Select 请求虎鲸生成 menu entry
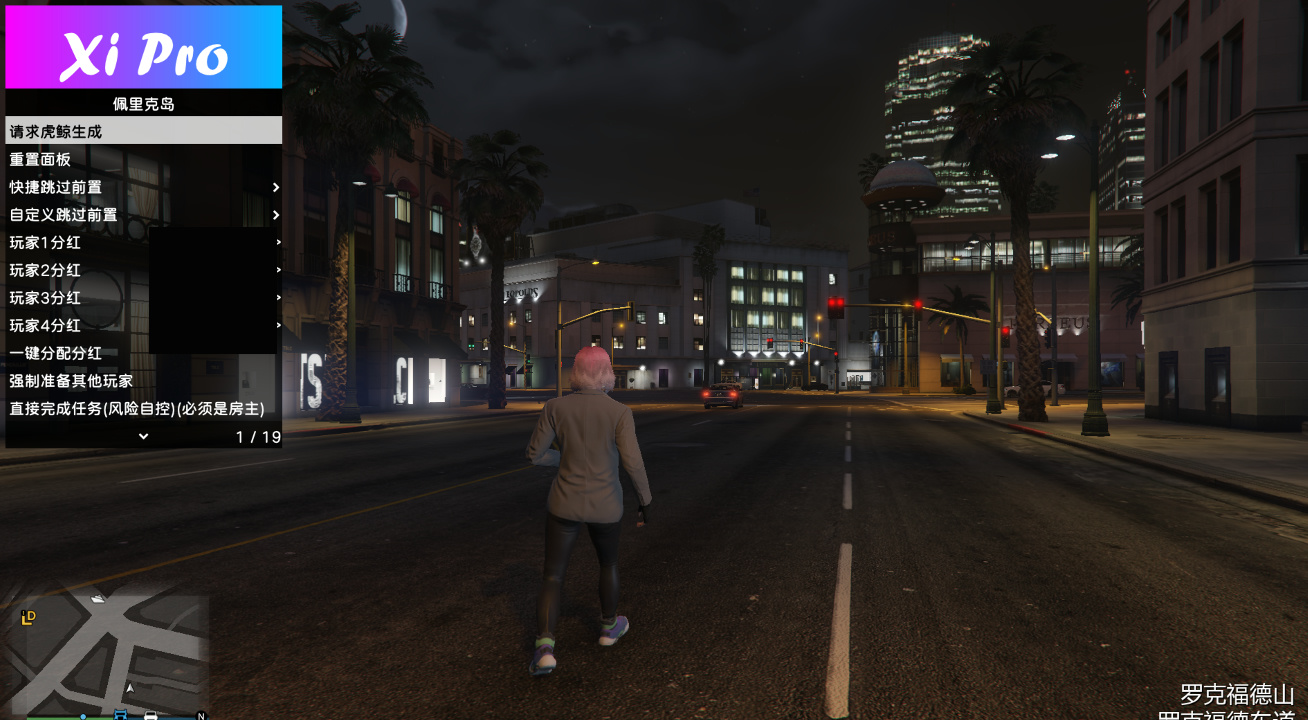1308x720 pixels. pyautogui.click(x=143, y=131)
